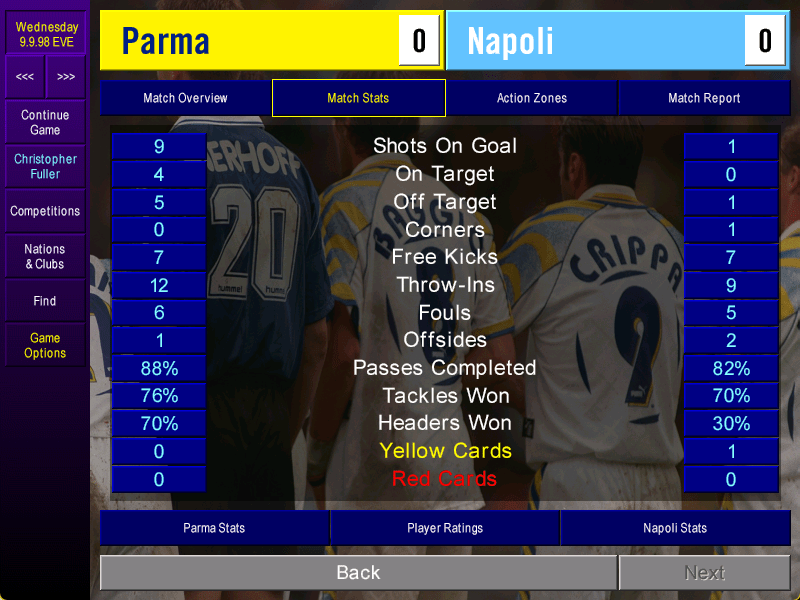Open the Competitions menu

pyautogui.click(x=45, y=211)
